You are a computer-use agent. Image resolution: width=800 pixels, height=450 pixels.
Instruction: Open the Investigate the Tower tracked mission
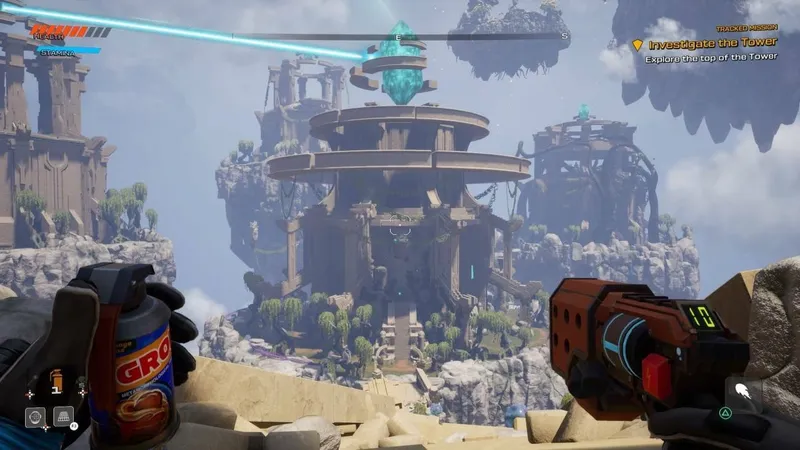click(713, 45)
